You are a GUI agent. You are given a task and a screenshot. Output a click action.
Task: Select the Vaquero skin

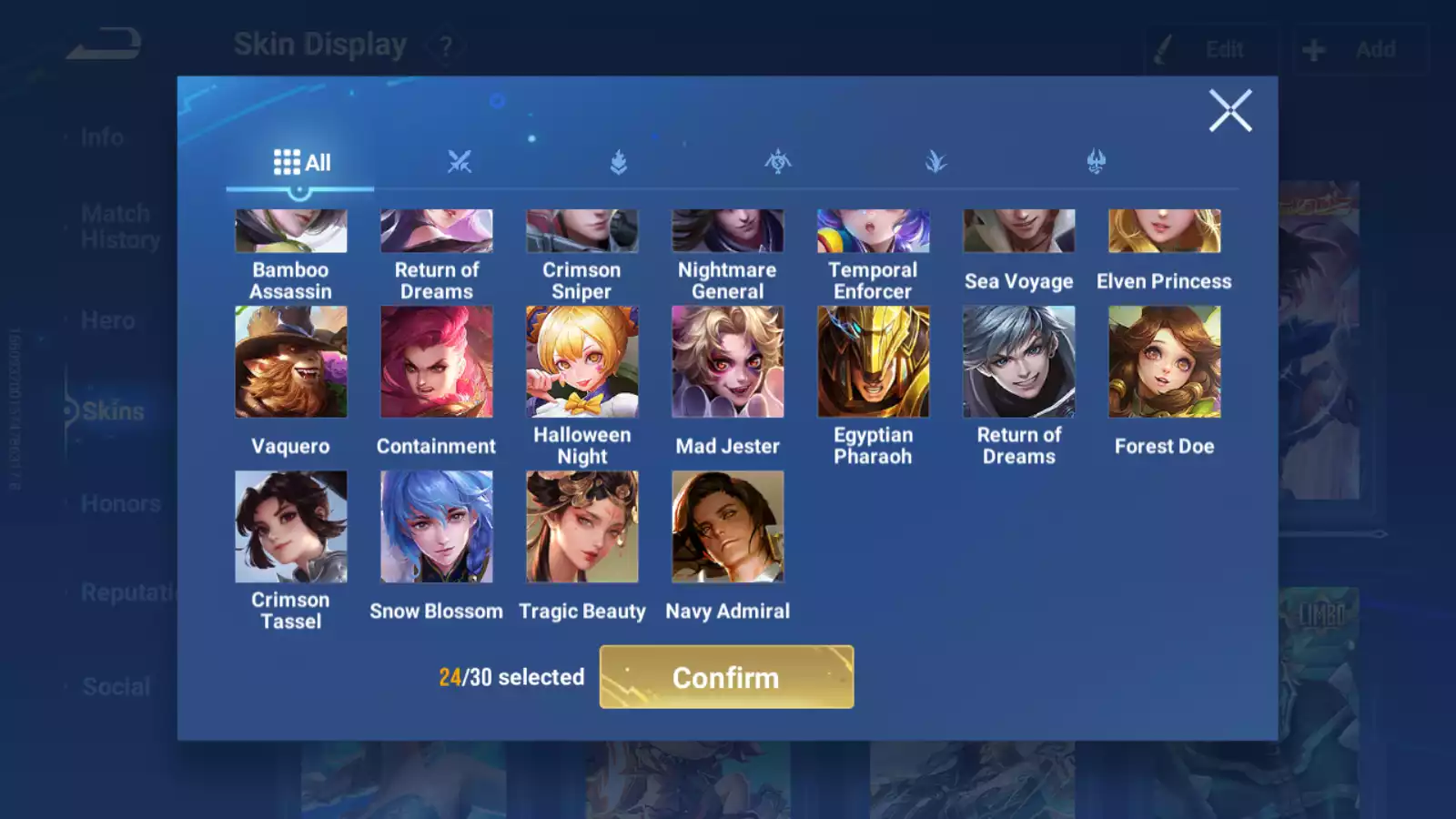(291, 362)
